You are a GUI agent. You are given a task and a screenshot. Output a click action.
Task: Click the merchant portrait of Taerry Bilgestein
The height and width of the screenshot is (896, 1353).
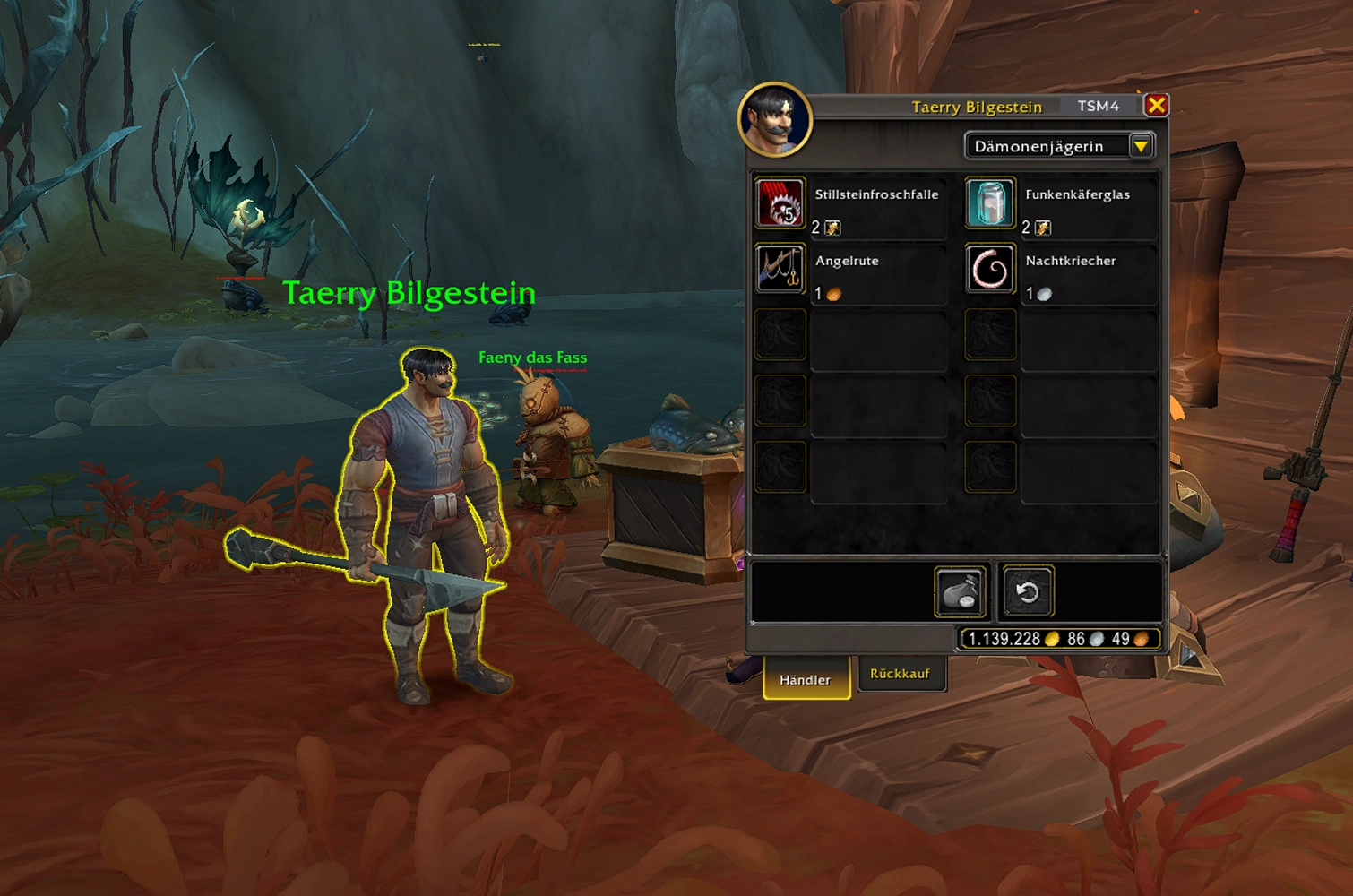[775, 119]
